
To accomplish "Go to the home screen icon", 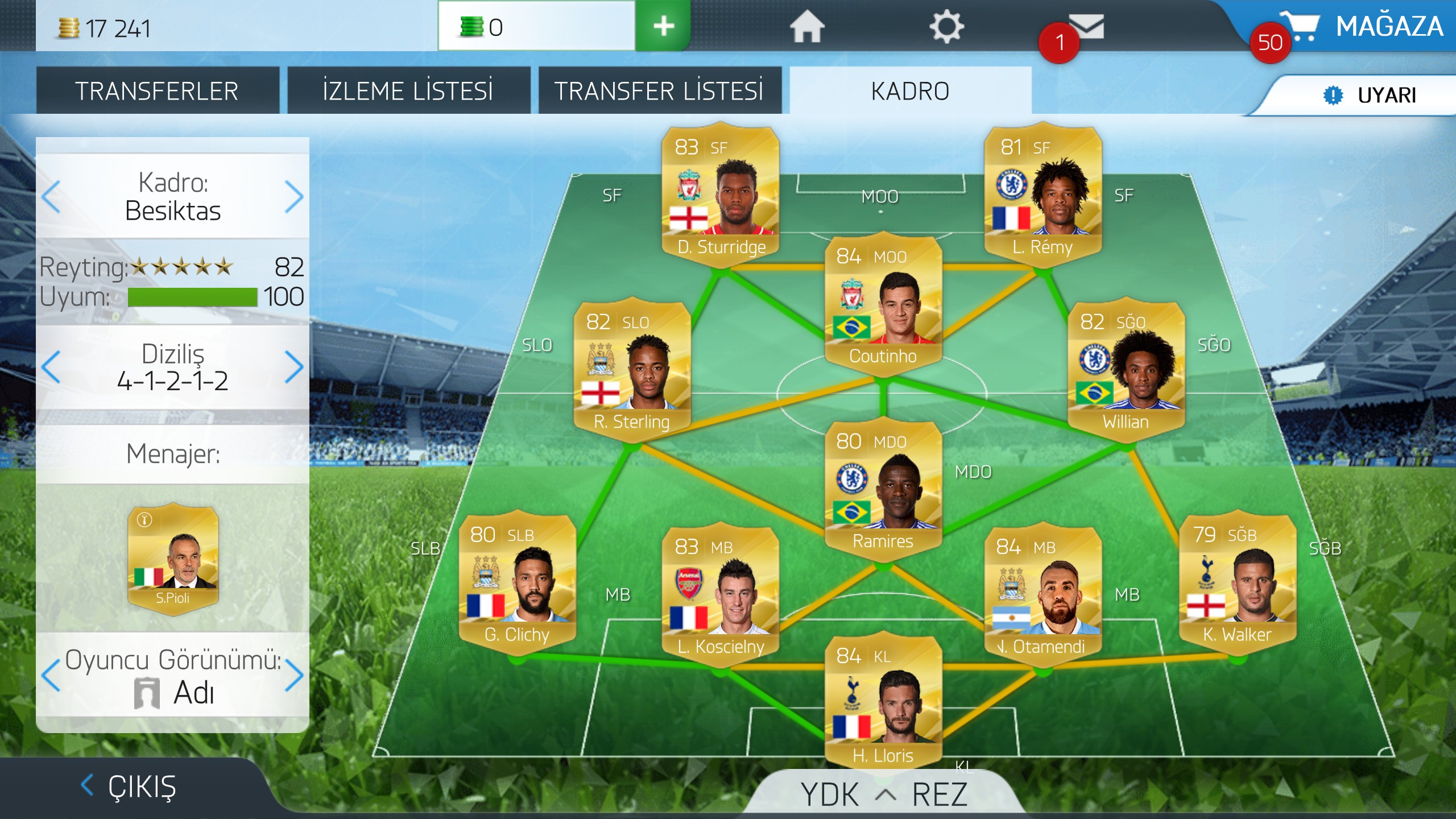I will point(806,27).
